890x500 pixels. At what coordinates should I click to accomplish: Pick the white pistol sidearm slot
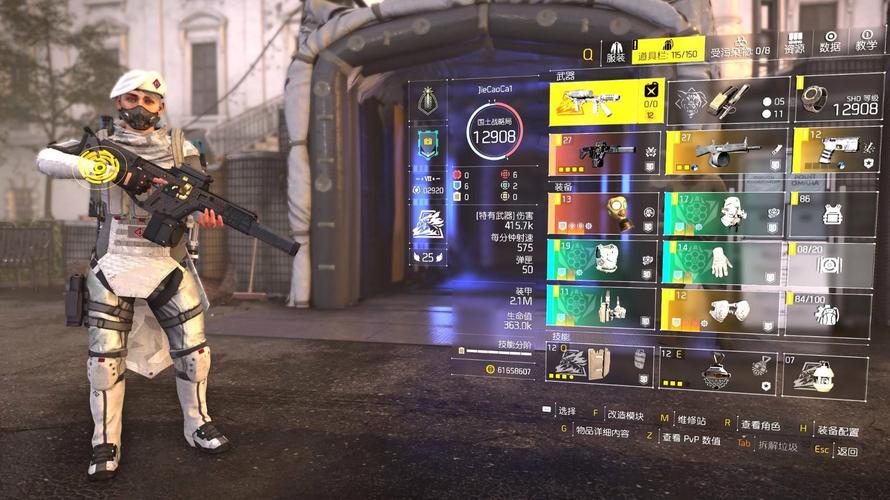coord(838,150)
